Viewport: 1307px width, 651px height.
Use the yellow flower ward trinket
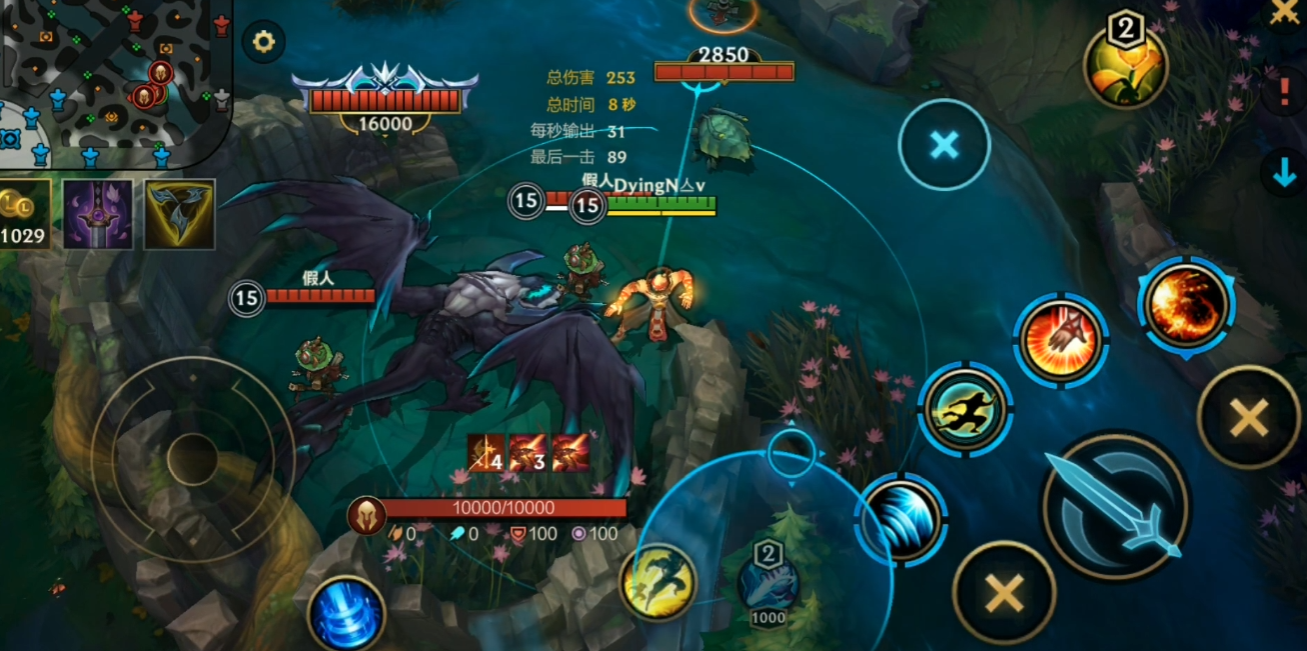click(1126, 66)
